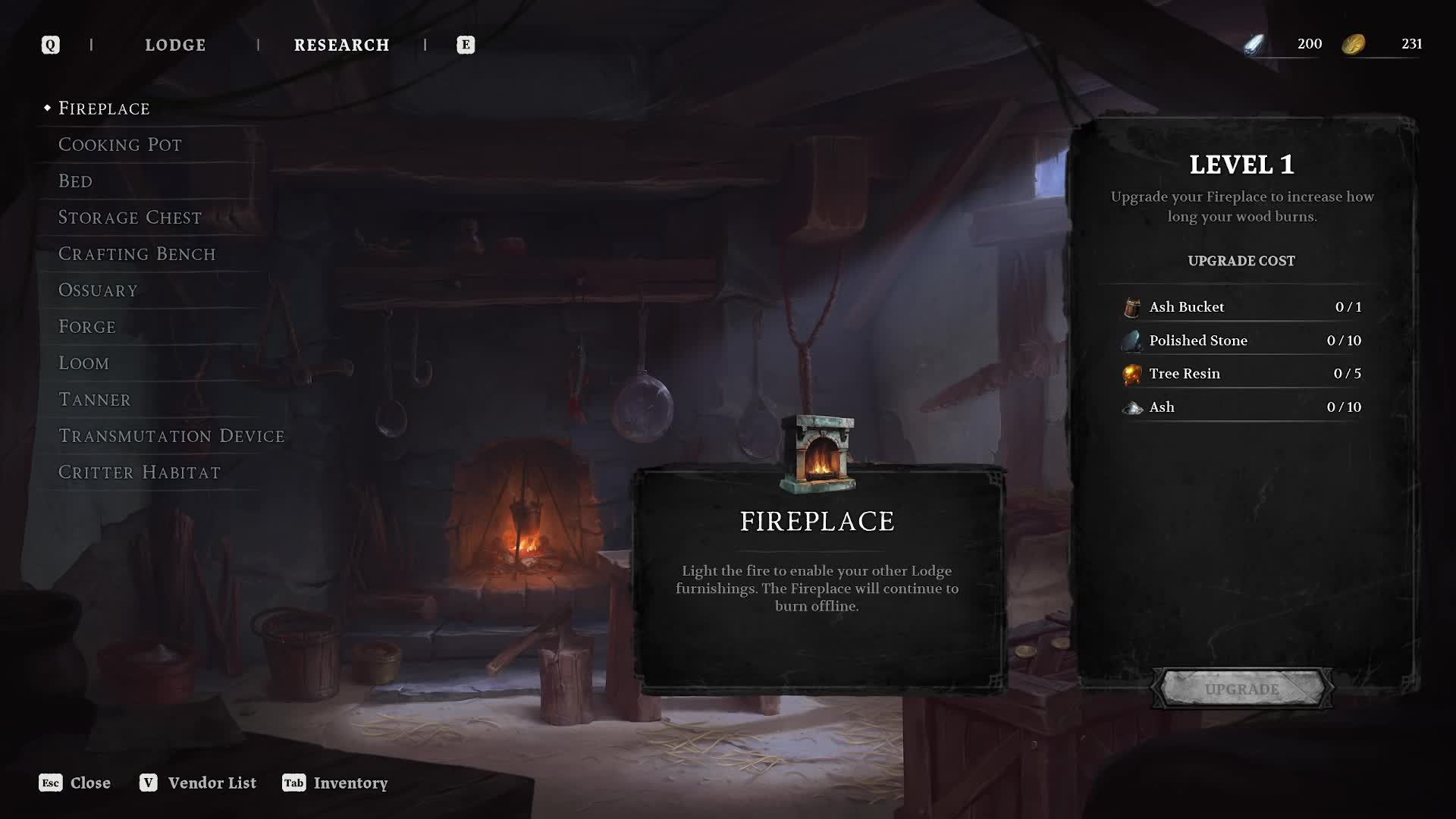Viewport: 1456px width, 819px height.
Task: Select the Tree Resin cost row
Action: tap(1241, 374)
